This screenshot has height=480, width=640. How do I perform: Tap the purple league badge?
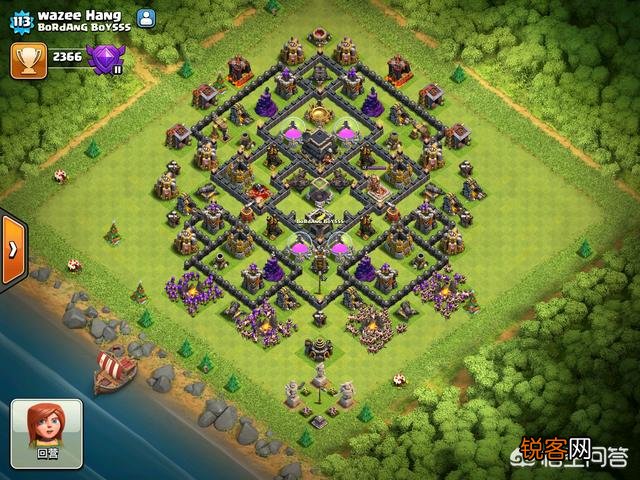tap(103, 60)
